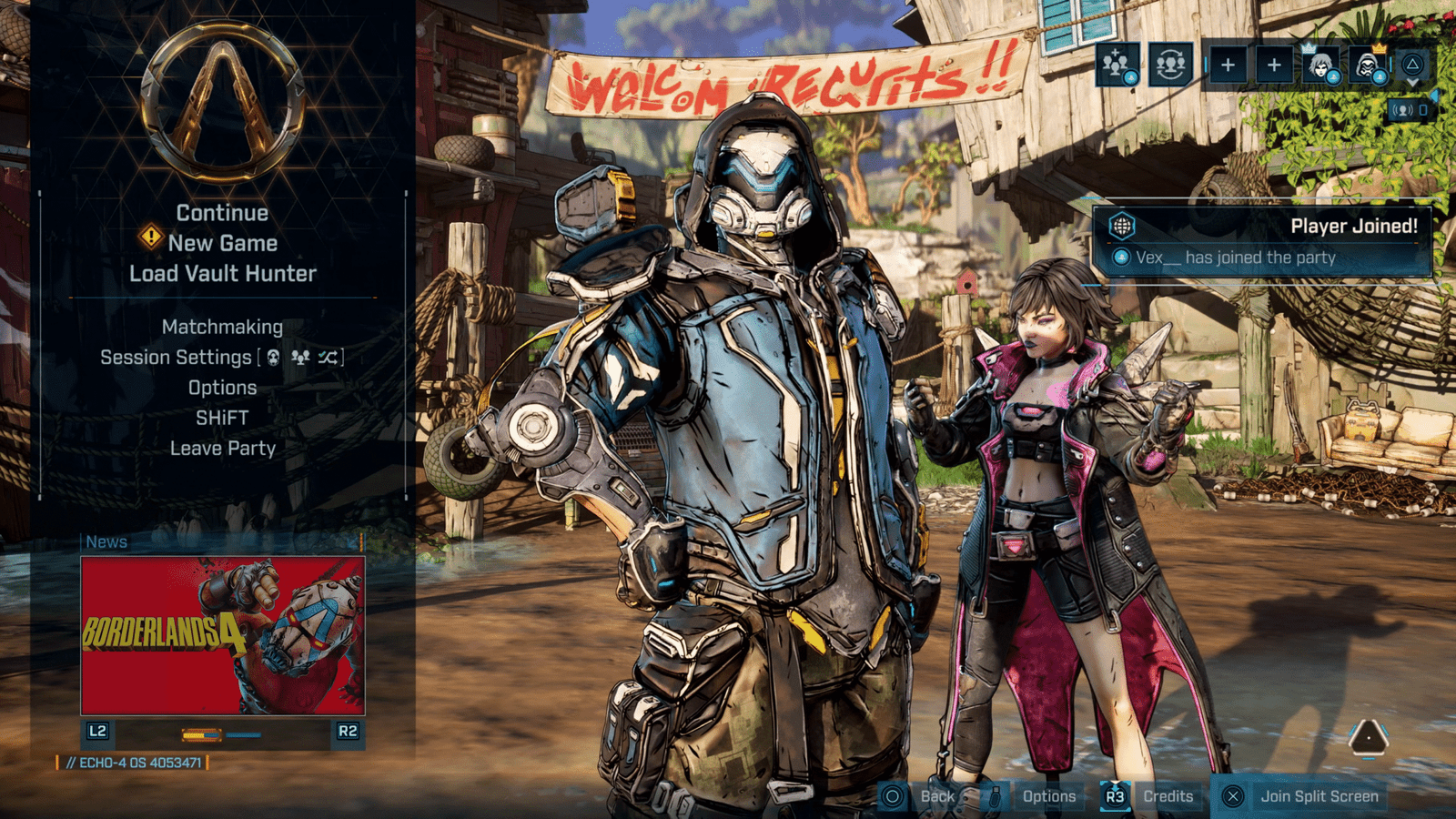Open the Borderlands 4 news thumbnail

coord(223,636)
